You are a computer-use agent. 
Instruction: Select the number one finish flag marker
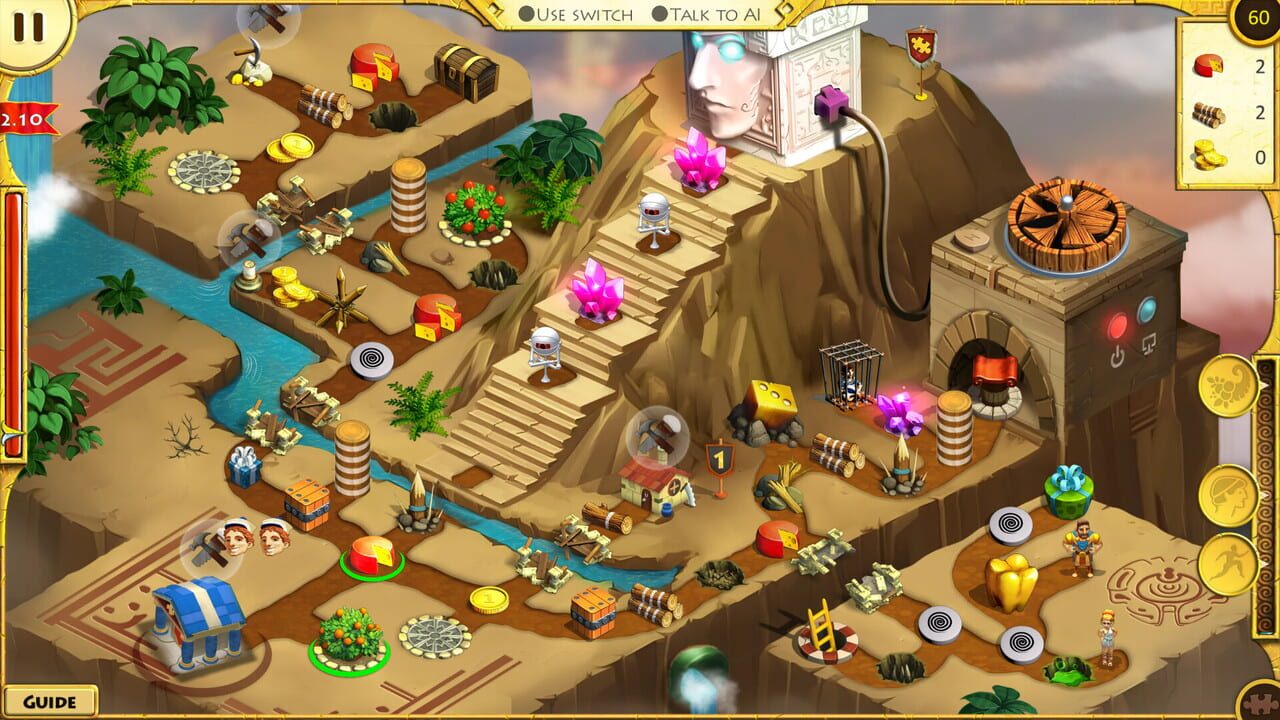coord(720,460)
